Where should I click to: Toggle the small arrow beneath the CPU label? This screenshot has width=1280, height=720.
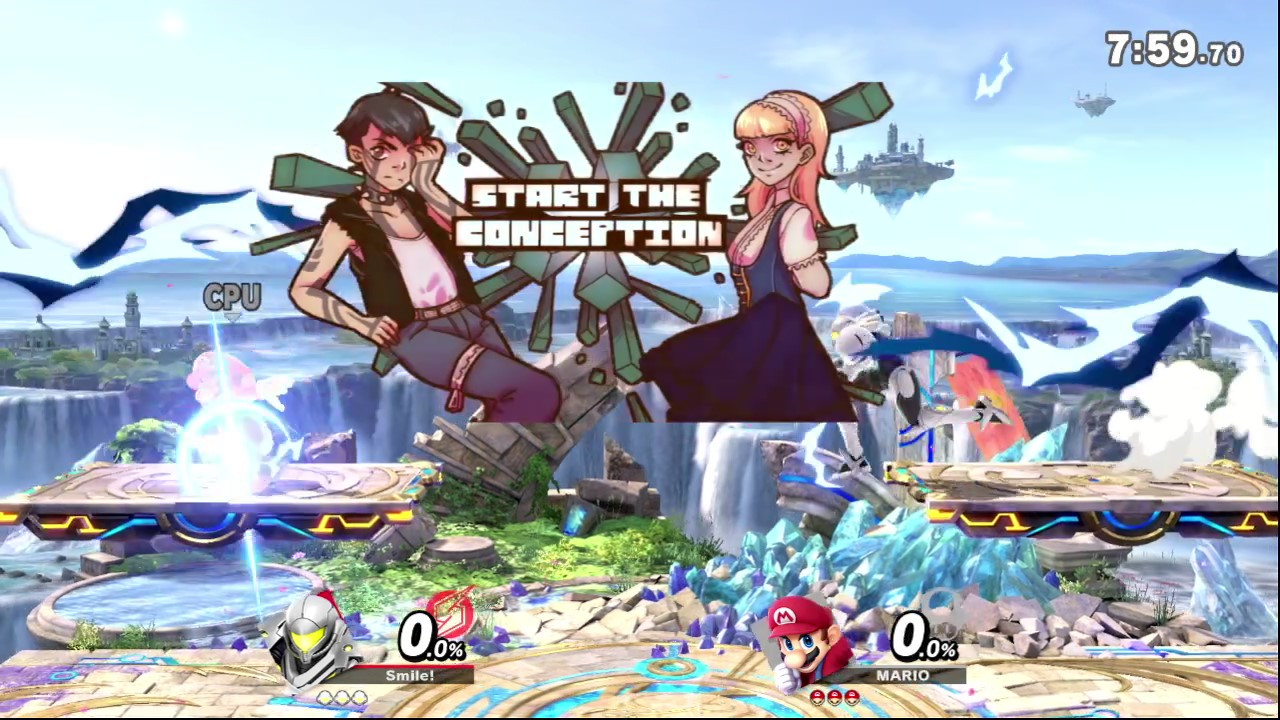(230, 317)
